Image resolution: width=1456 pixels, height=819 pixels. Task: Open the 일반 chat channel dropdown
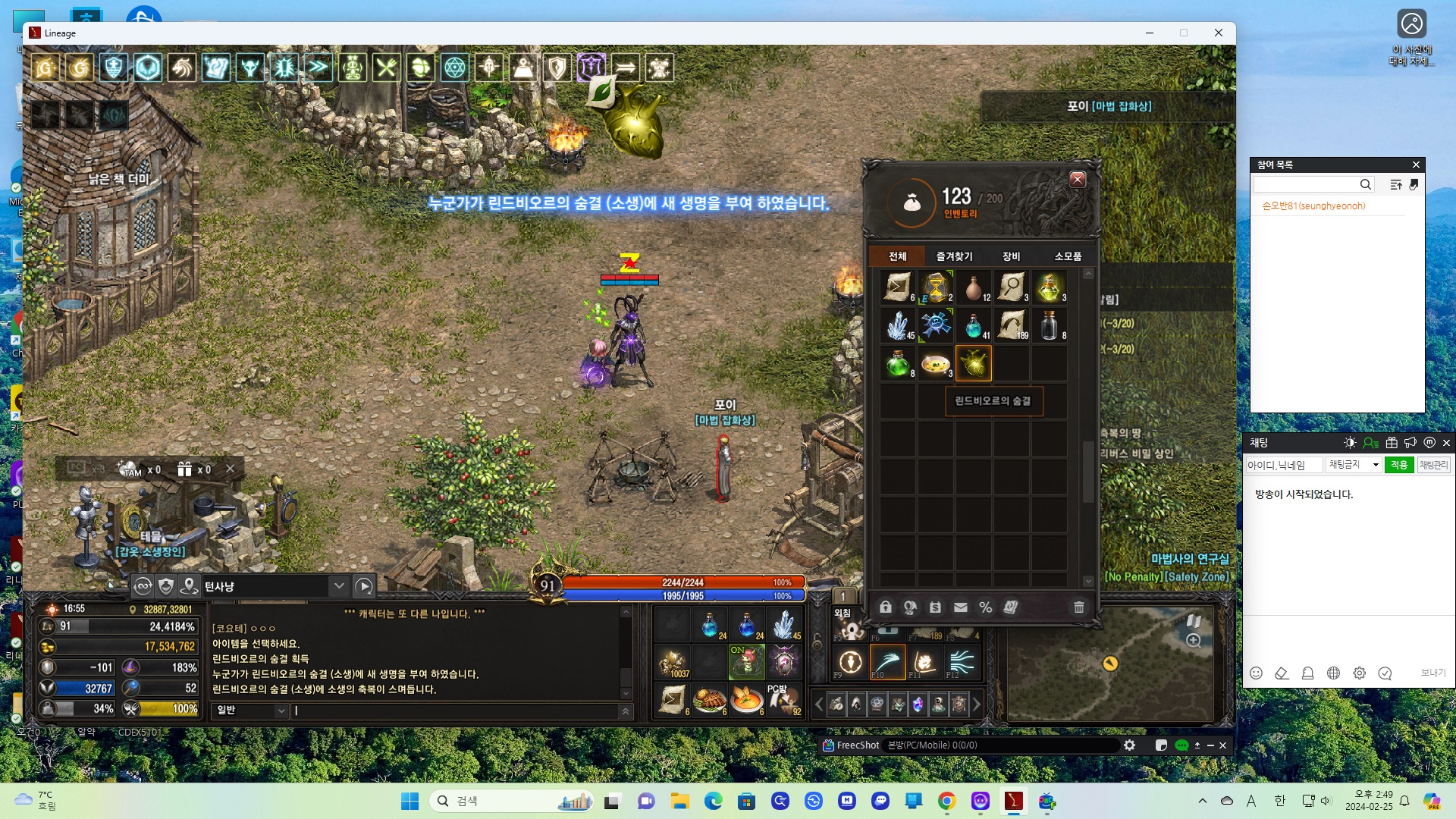pyautogui.click(x=251, y=711)
